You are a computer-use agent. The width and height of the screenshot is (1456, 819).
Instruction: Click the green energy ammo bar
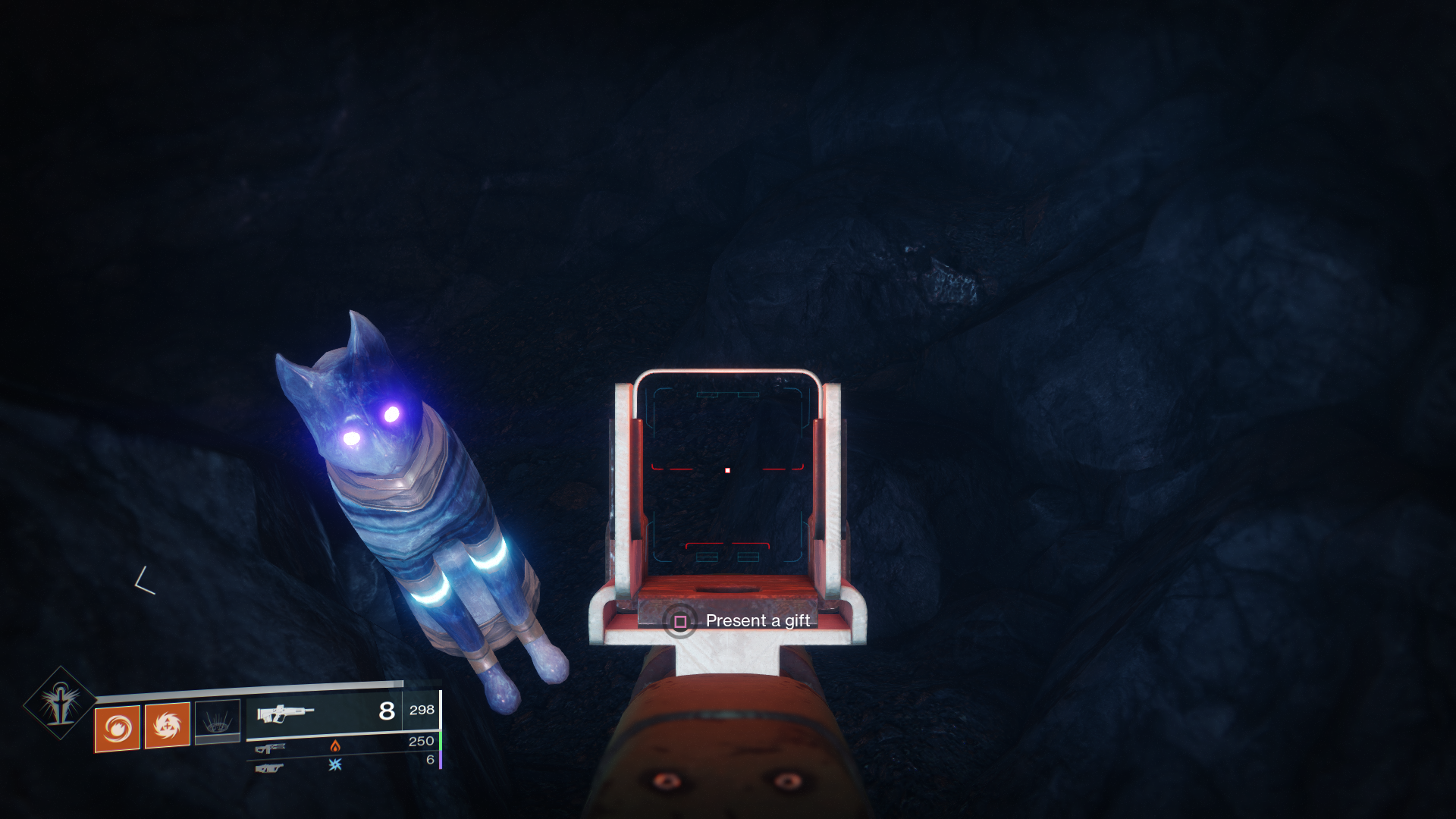pyautogui.click(x=440, y=741)
